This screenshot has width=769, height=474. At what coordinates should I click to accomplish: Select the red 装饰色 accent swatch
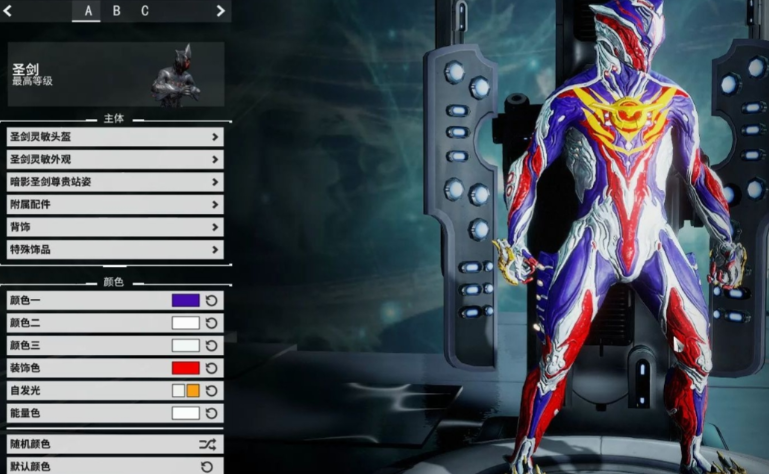click(x=185, y=367)
